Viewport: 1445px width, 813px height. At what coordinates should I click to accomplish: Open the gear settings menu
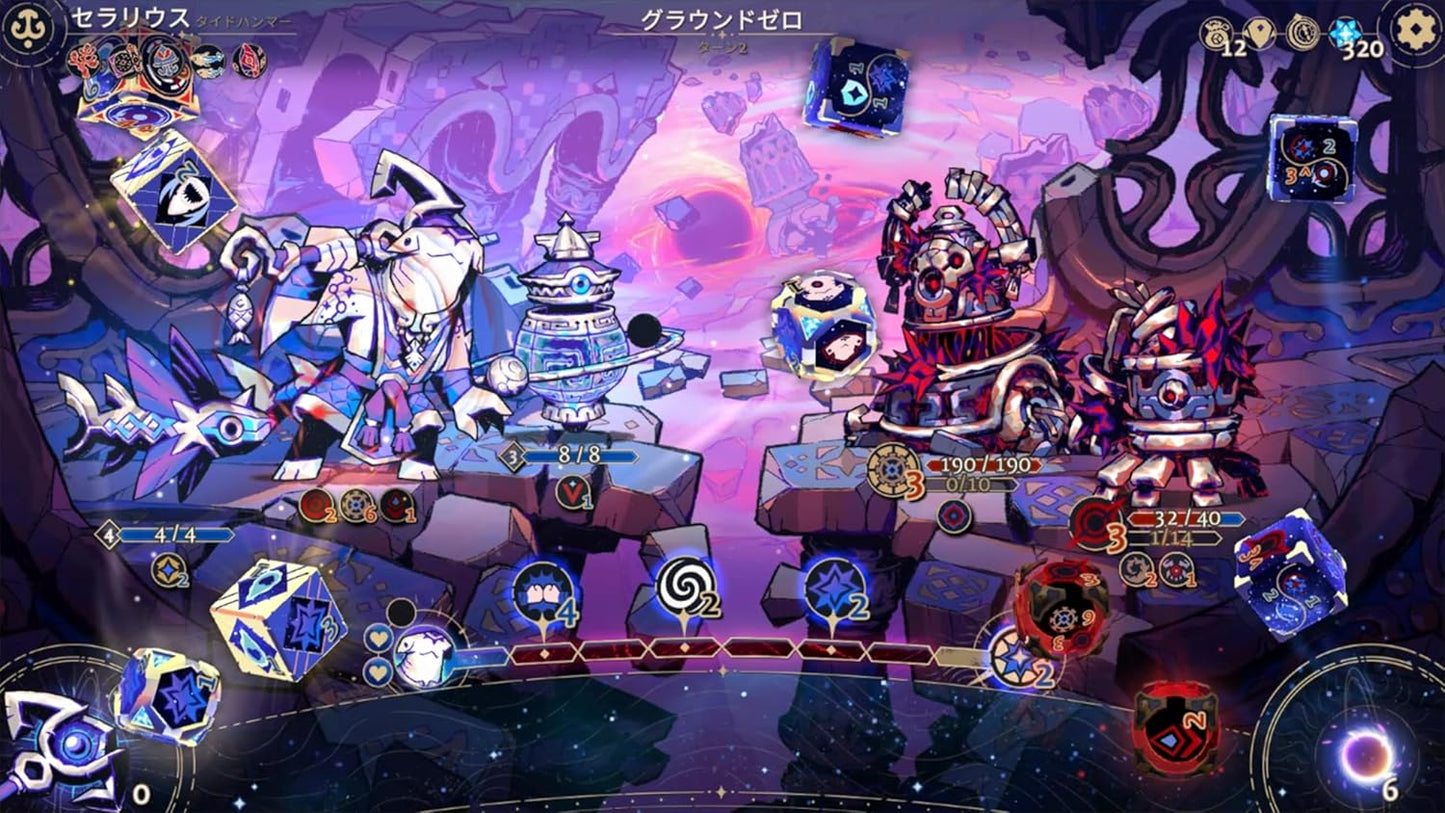pyautogui.click(x=1416, y=31)
